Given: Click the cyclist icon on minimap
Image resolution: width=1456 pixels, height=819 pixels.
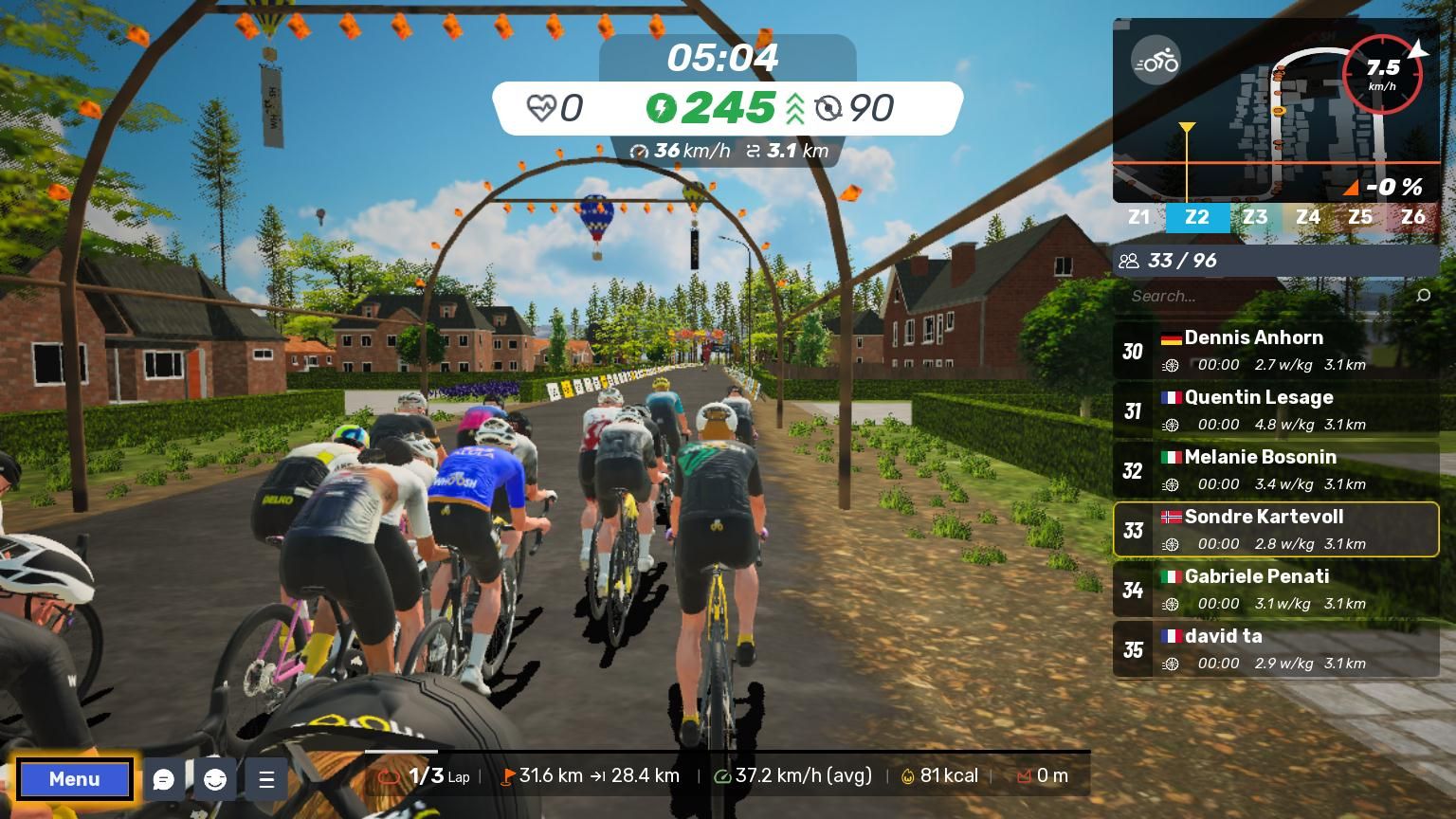Looking at the screenshot, I should [x=1156, y=63].
